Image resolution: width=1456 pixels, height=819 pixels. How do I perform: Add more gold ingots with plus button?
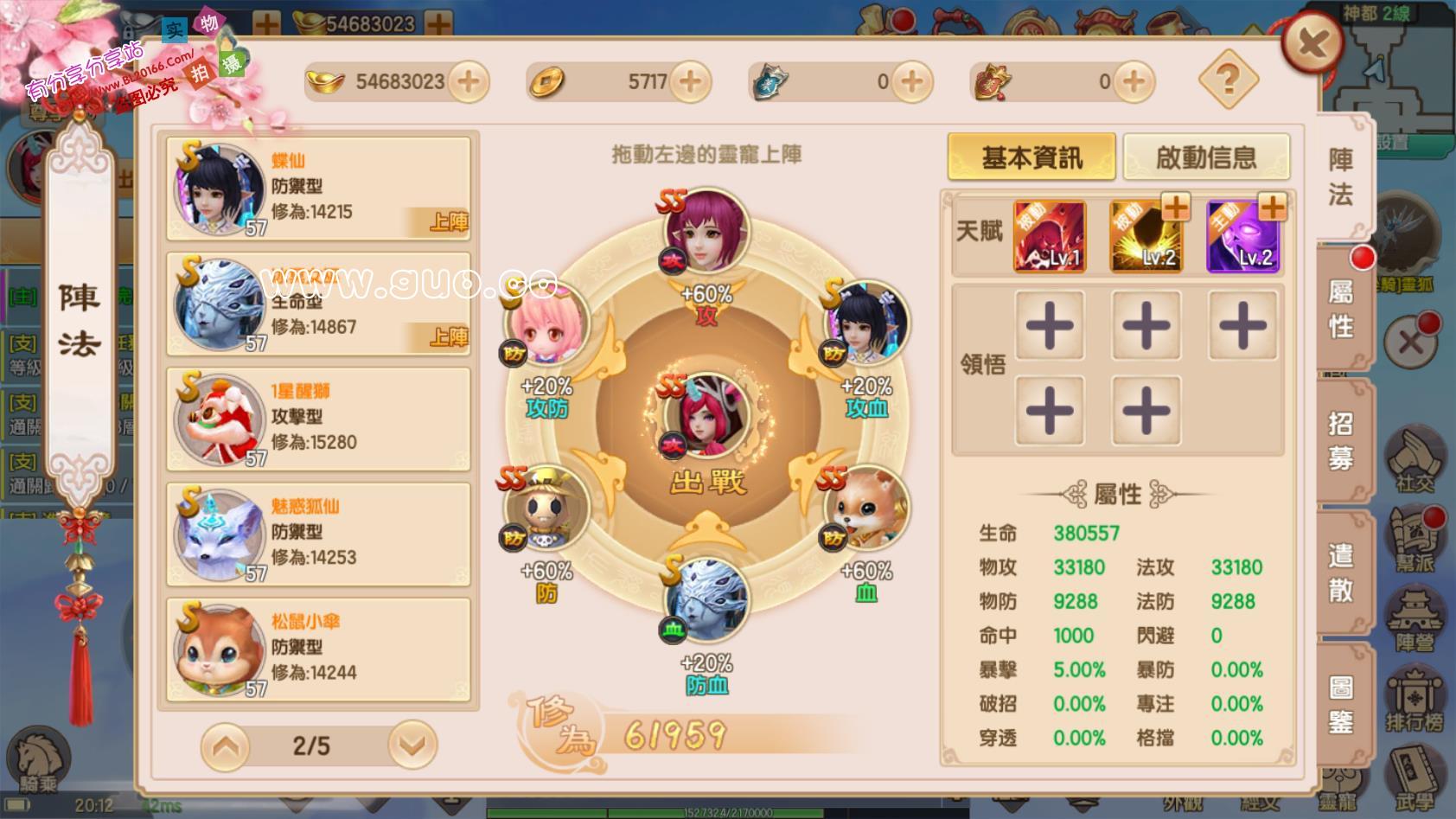468,82
